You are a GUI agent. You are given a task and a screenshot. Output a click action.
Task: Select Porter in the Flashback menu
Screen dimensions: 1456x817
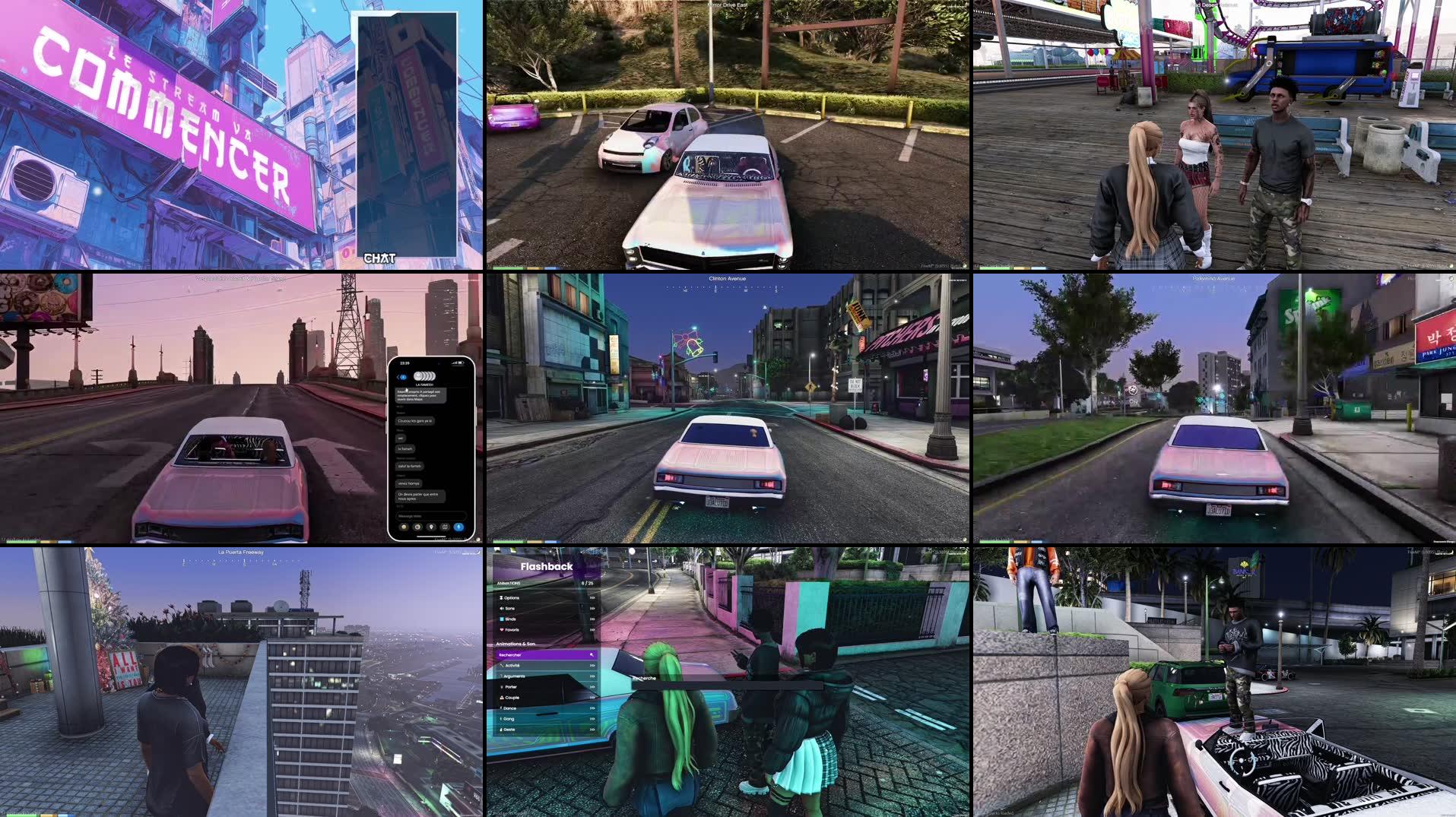[x=511, y=687]
